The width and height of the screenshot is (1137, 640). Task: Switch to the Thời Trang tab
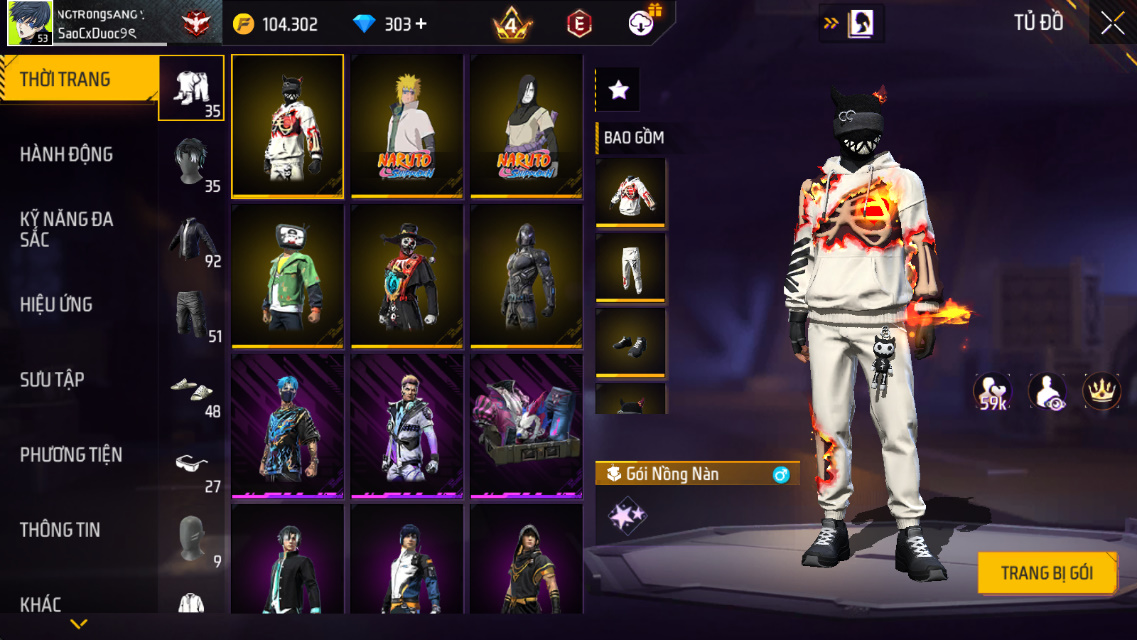pos(66,80)
